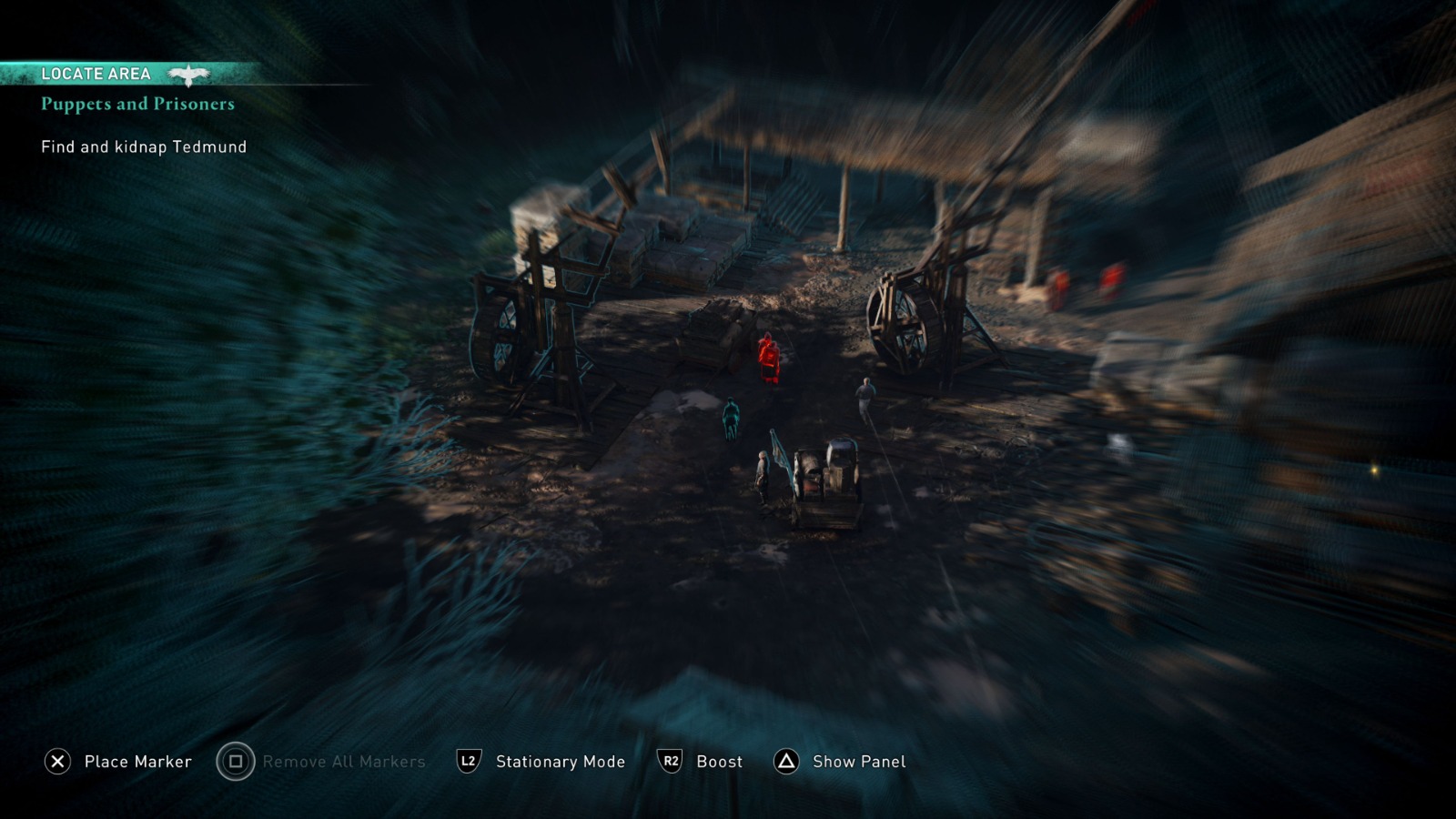
Task: Select the X button prompt for Place Marker
Action: pos(58,761)
